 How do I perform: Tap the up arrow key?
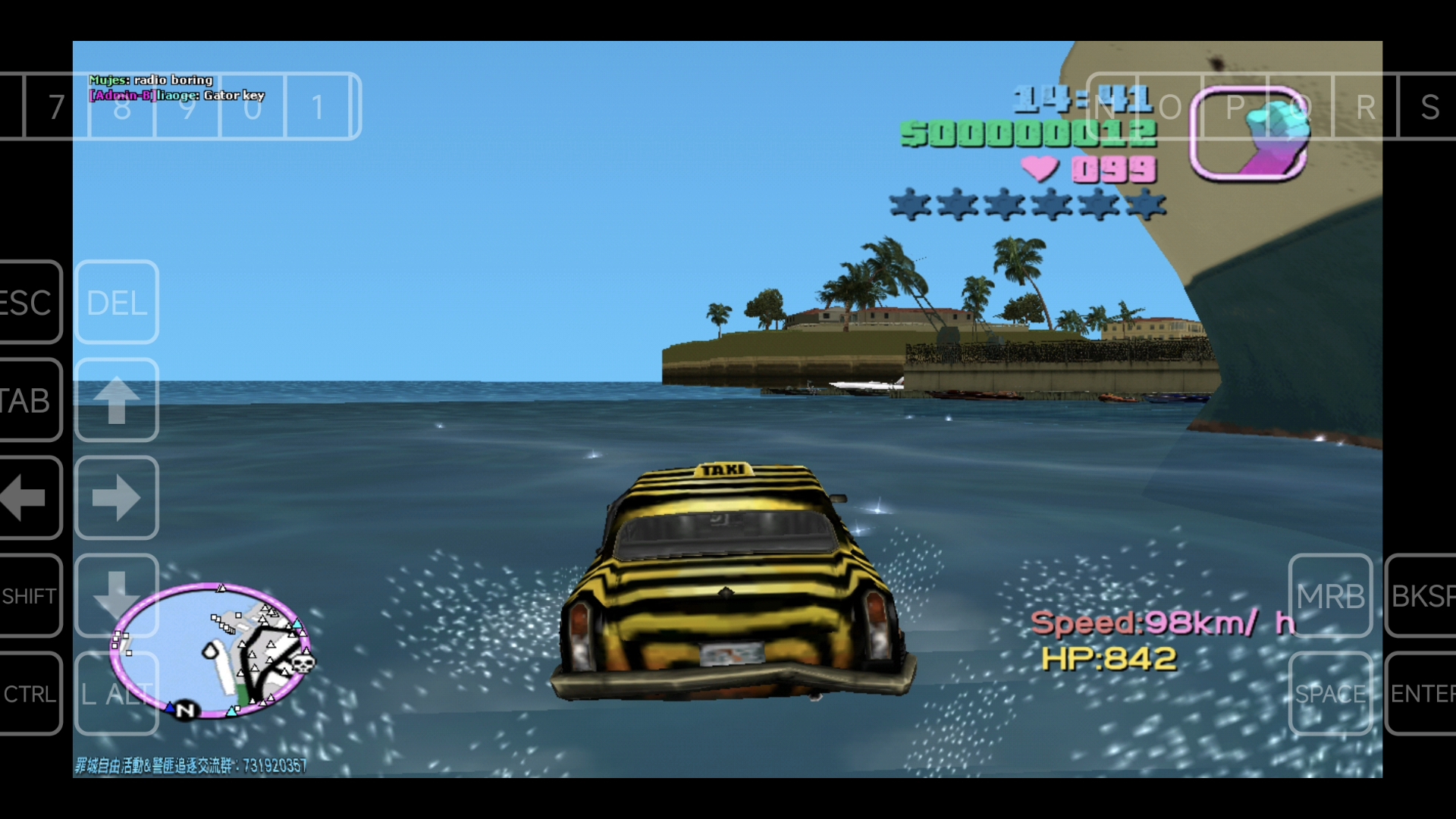tap(117, 400)
